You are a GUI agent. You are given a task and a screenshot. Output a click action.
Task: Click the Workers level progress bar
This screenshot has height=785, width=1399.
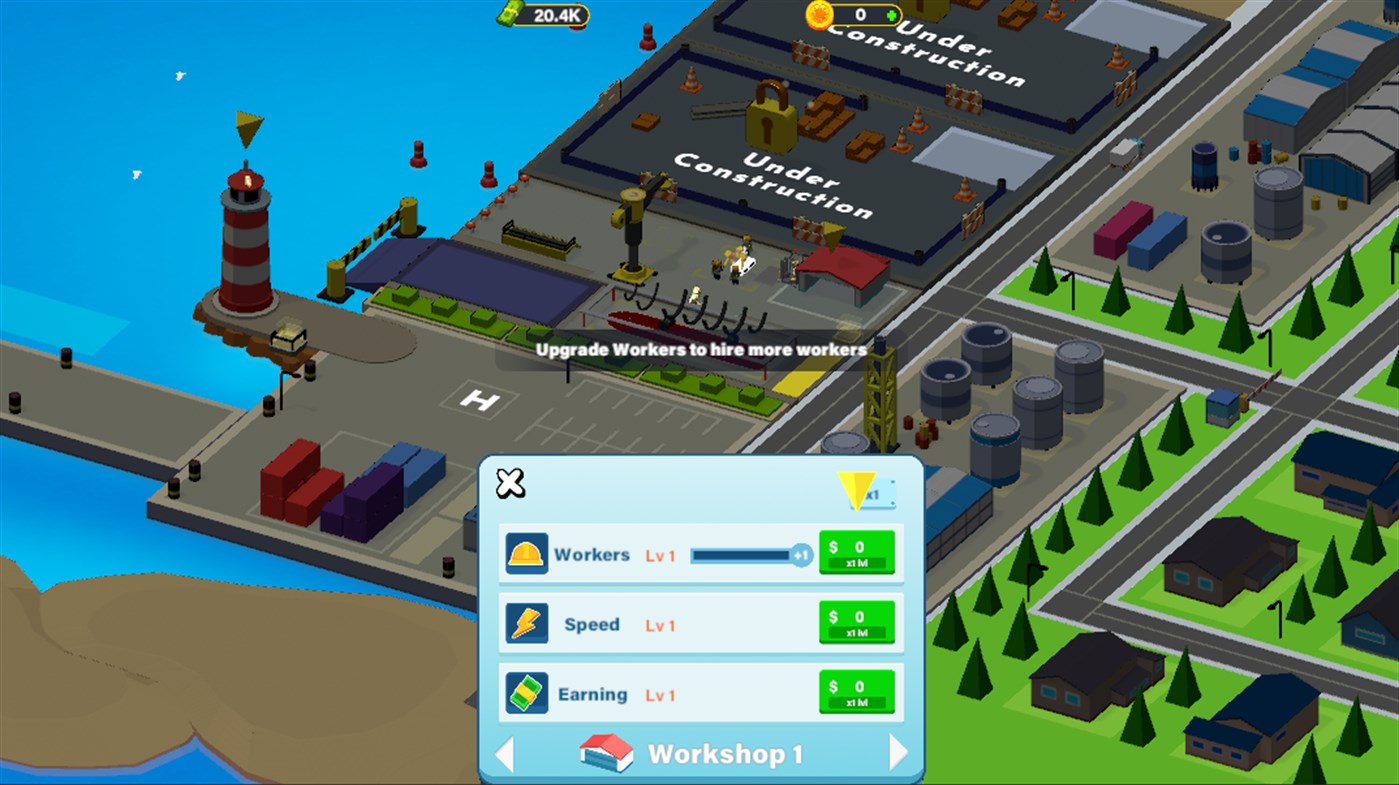[746, 553]
